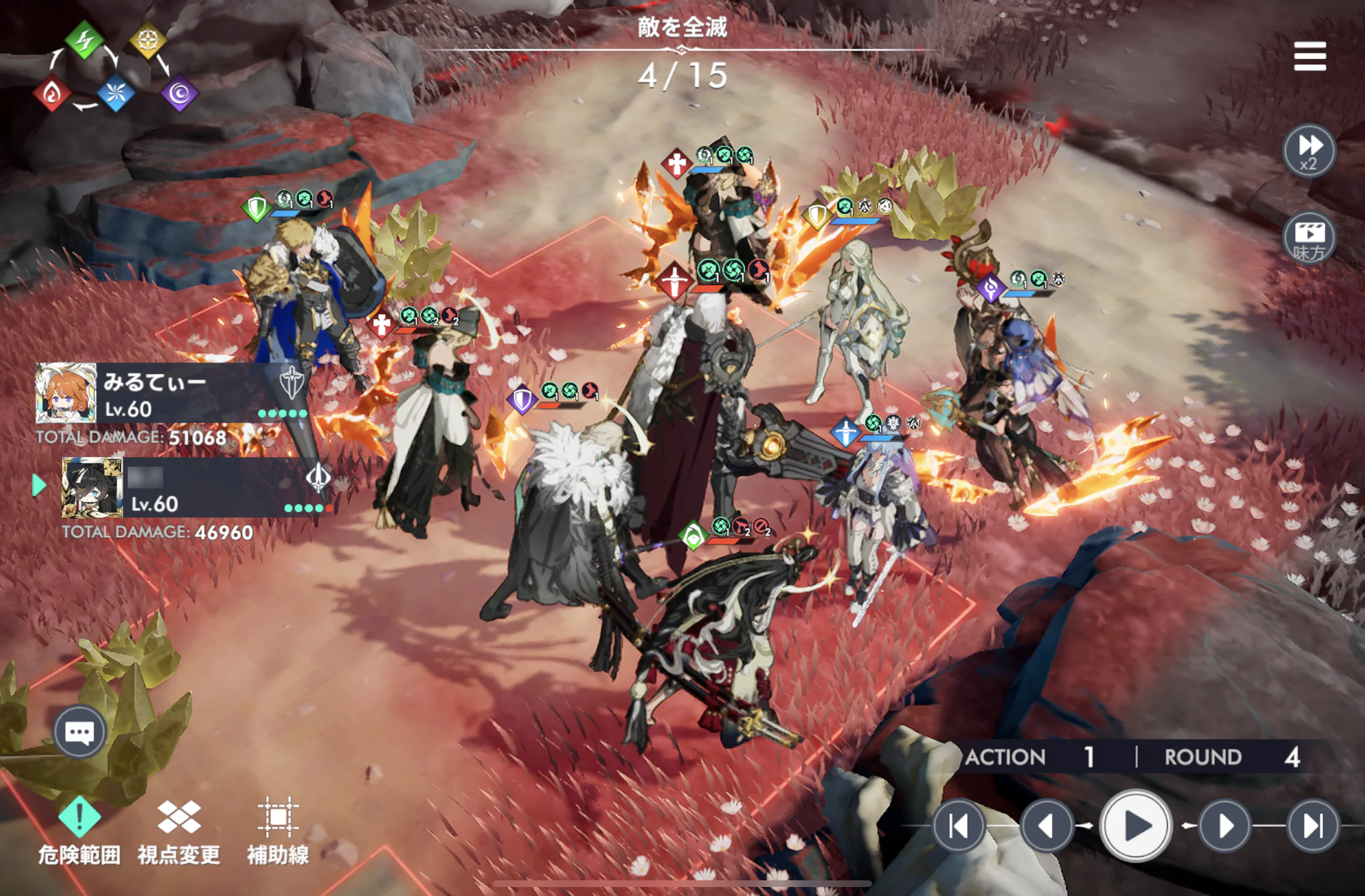The image size is (1365, 896).
Task: Step back one action
Action: click(x=1047, y=826)
